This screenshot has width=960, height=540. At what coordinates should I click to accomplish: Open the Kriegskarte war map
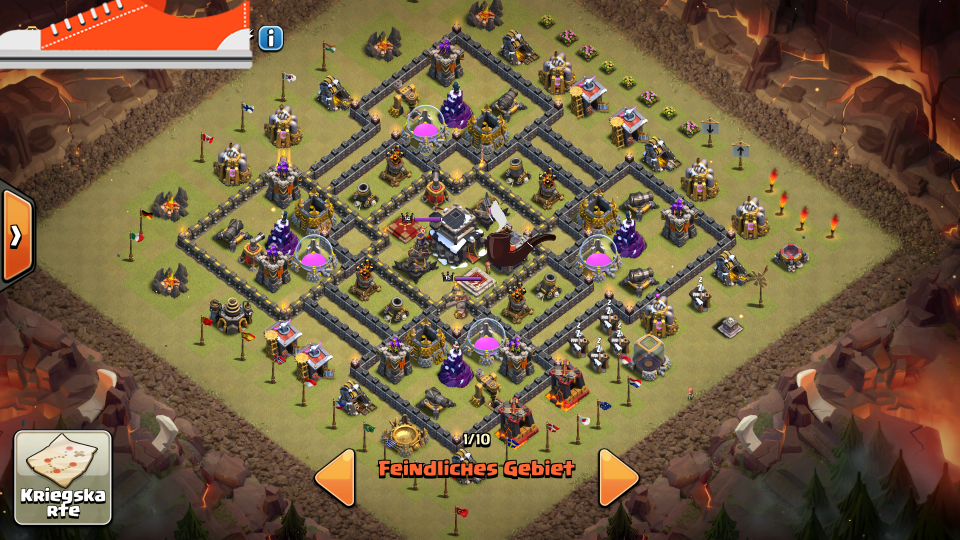click(x=63, y=477)
